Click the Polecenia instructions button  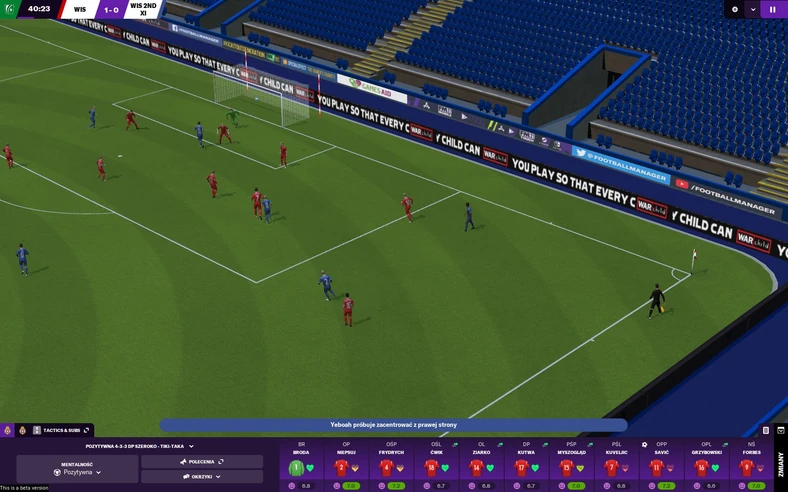pyautogui.click(x=201, y=462)
